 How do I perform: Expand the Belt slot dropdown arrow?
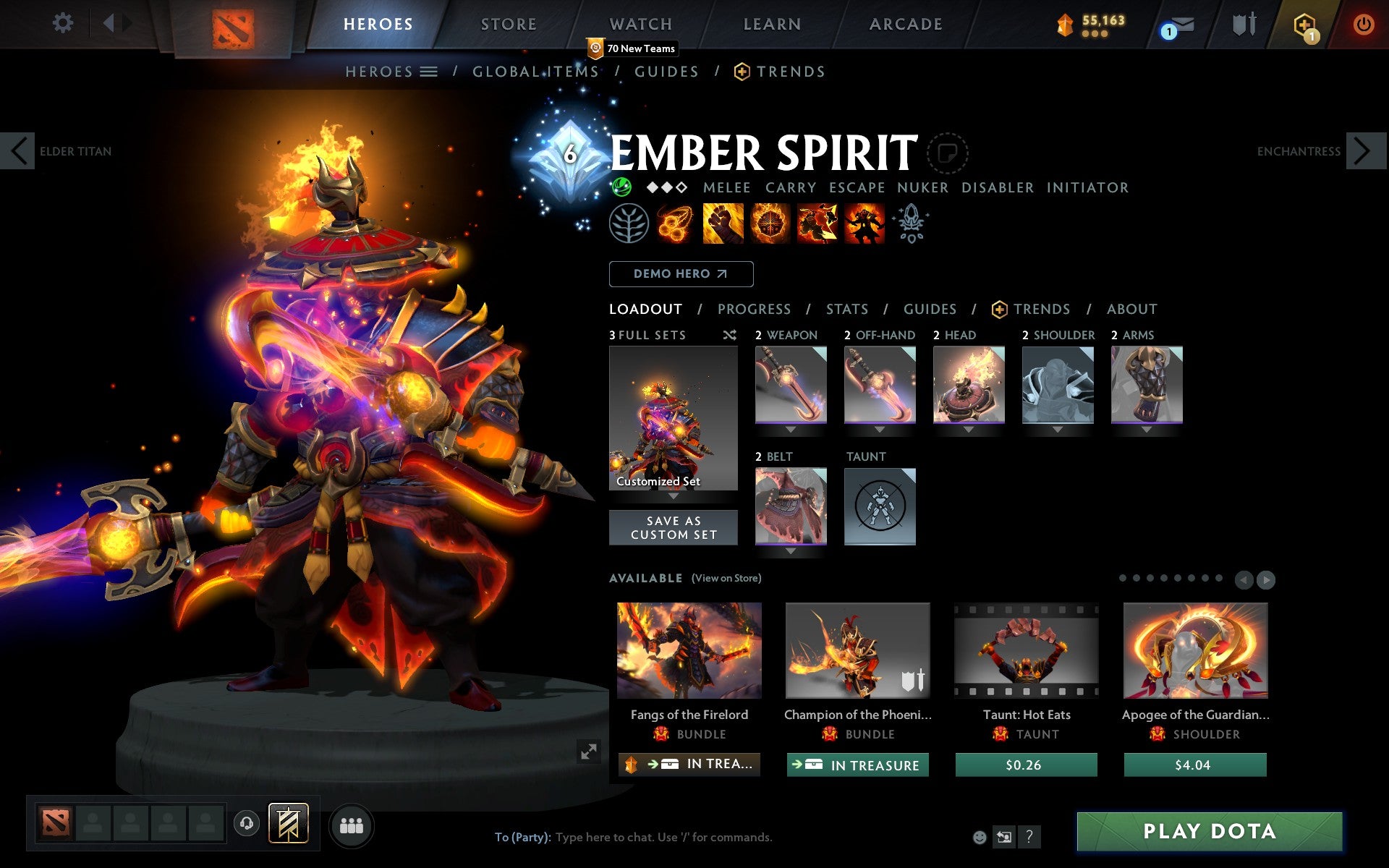[790, 550]
